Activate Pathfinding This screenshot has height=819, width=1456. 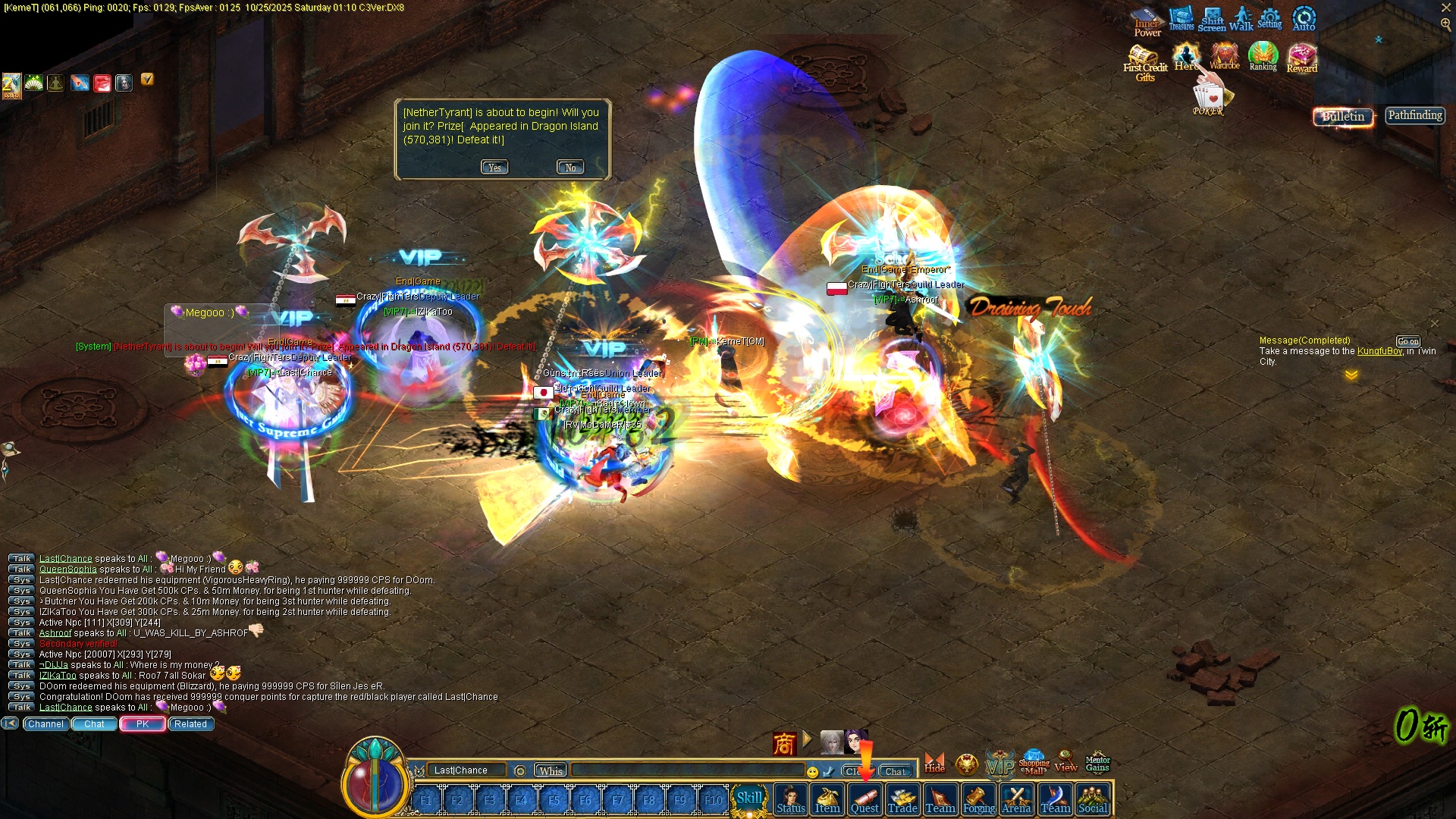(x=1415, y=115)
